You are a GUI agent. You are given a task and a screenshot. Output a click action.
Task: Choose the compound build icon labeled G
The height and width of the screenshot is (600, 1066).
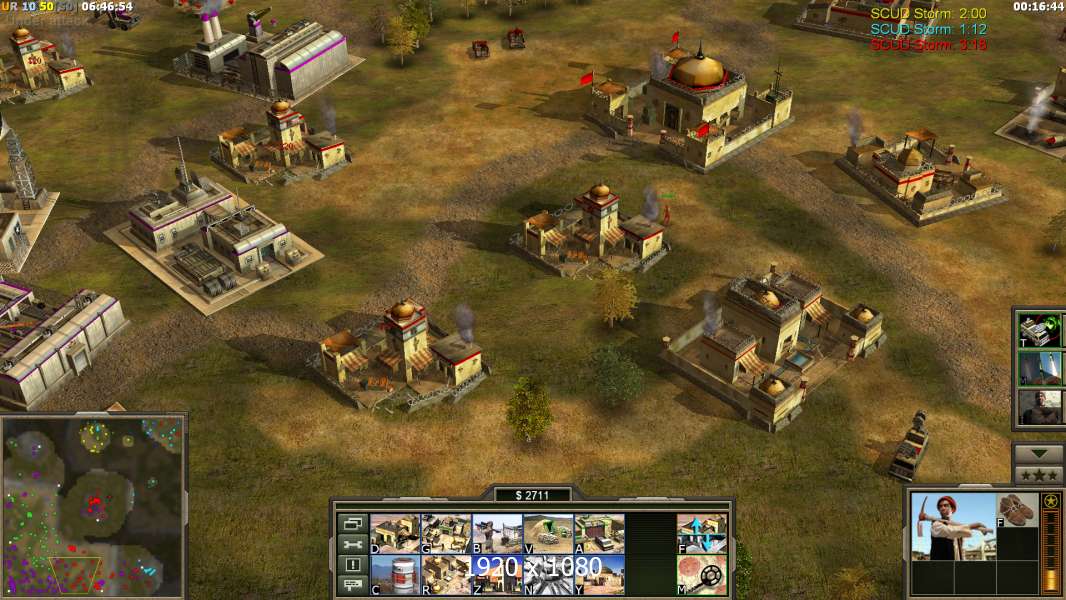(x=446, y=534)
